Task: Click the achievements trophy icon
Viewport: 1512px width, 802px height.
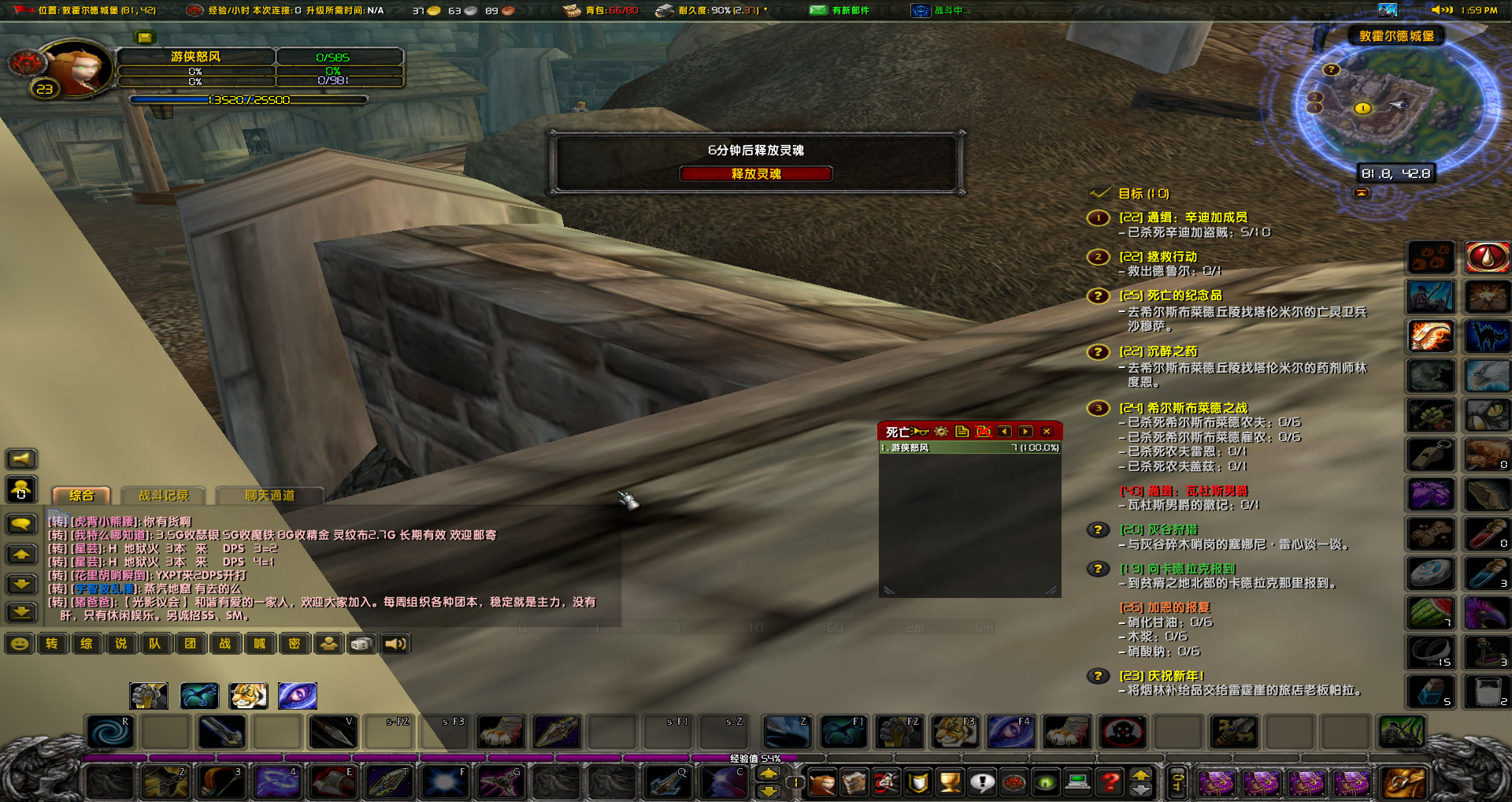Action: pyautogui.click(x=949, y=784)
